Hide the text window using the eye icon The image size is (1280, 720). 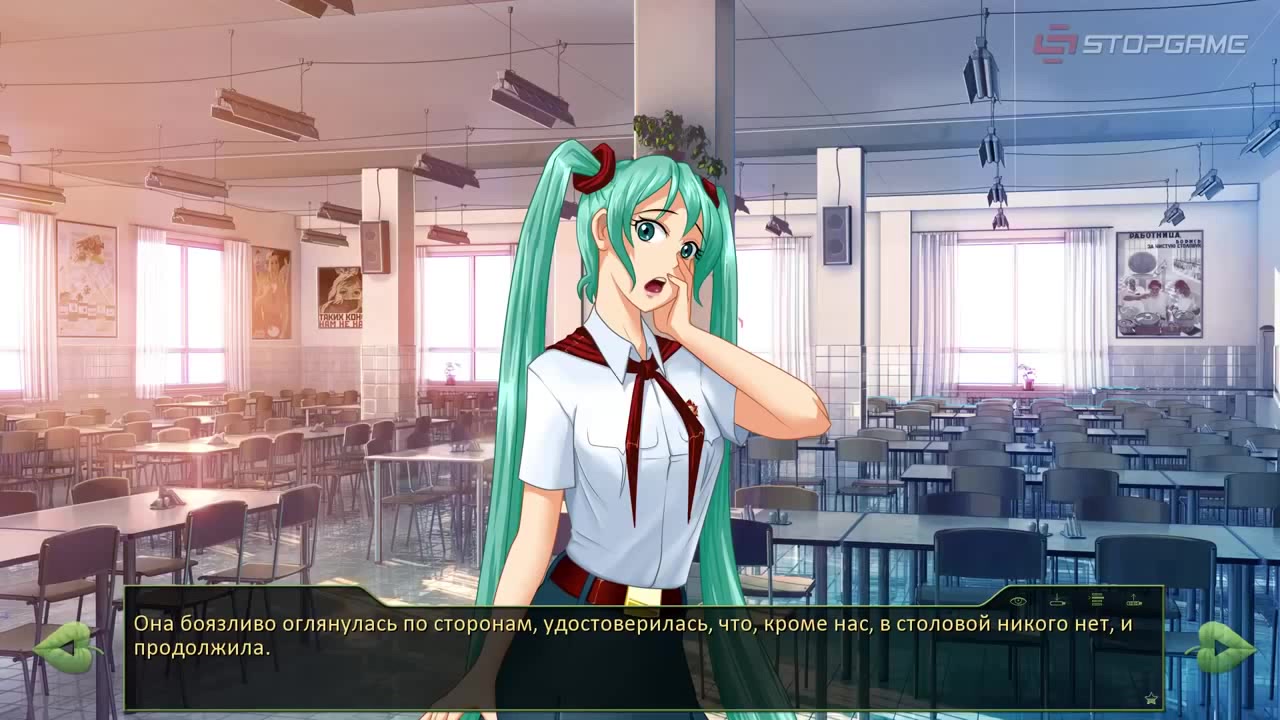coord(1018,601)
